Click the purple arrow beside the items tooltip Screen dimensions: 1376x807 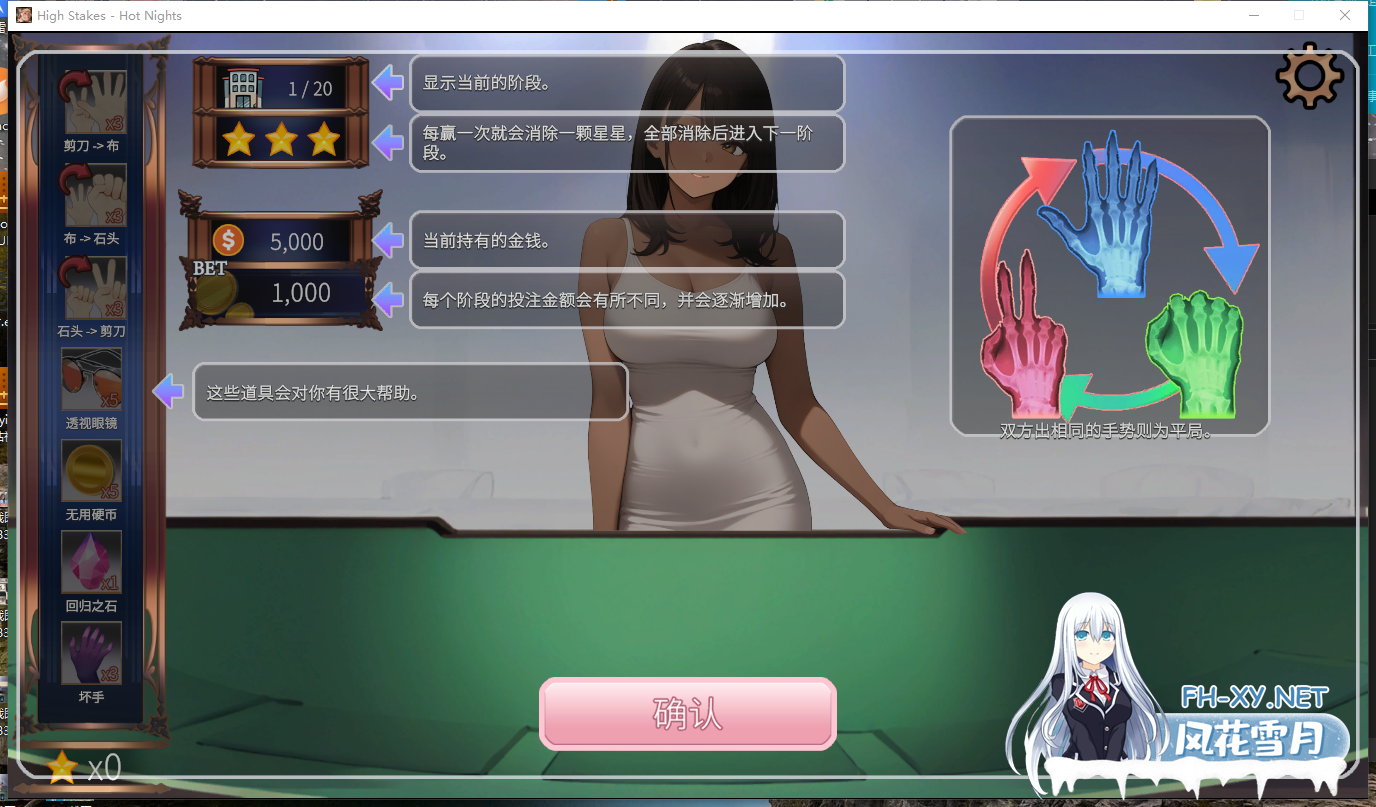tap(168, 391)
